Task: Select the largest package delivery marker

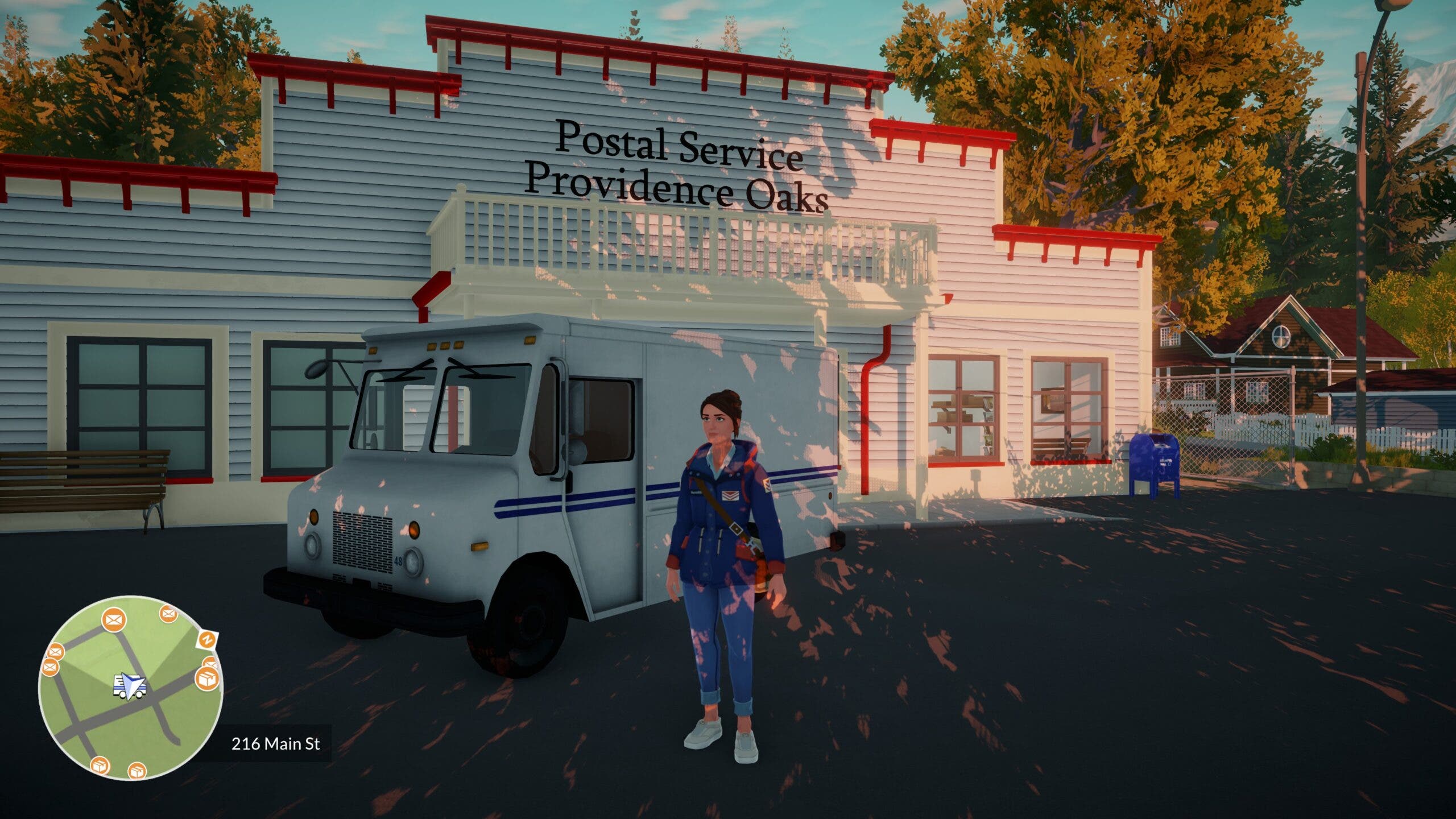Action: [x=207, y=679]
